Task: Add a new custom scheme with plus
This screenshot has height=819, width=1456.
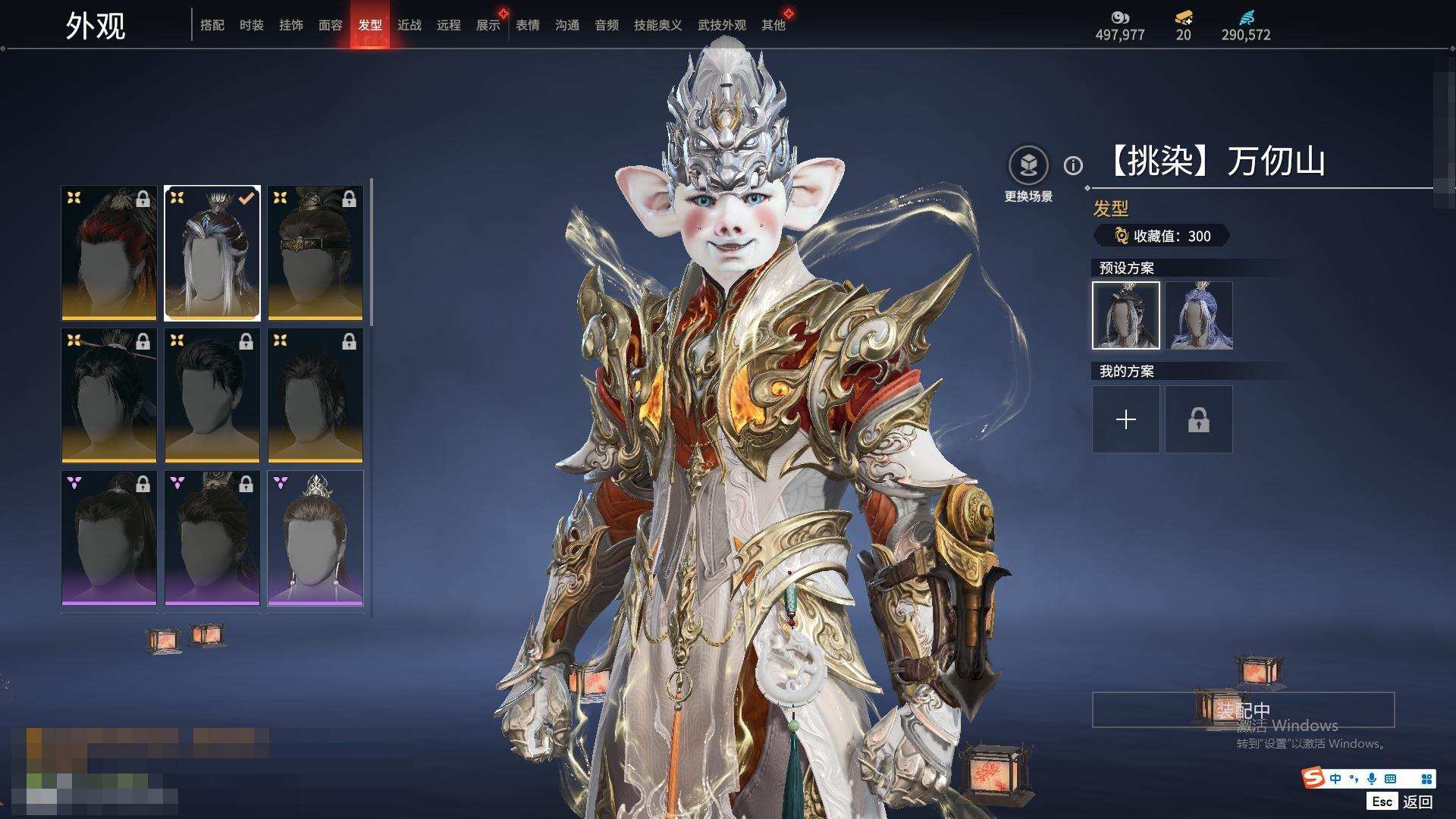Action: [x=1126, y=419]
